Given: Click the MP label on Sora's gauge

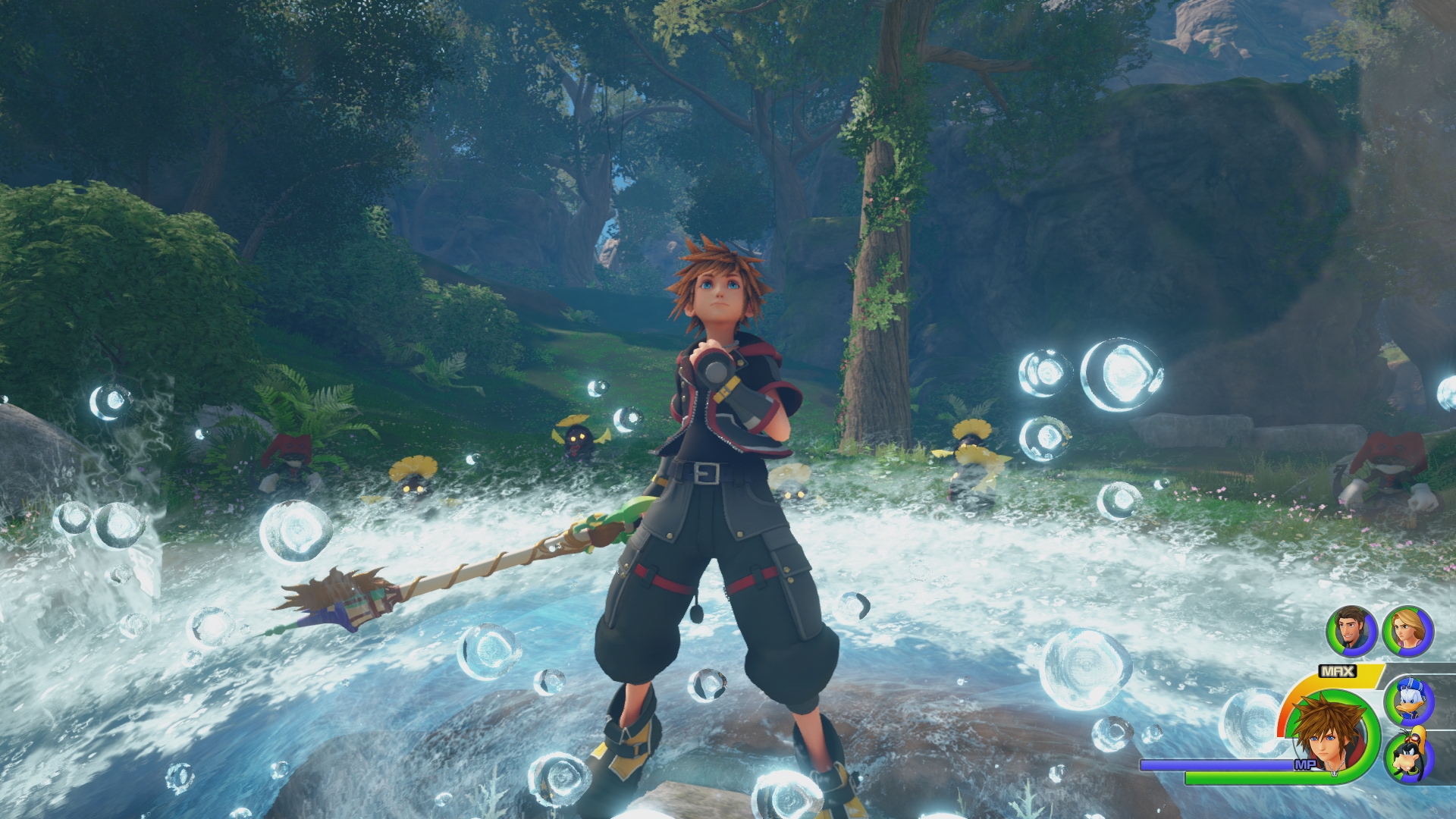Looking at the screenshot, I should point(1306,765).
